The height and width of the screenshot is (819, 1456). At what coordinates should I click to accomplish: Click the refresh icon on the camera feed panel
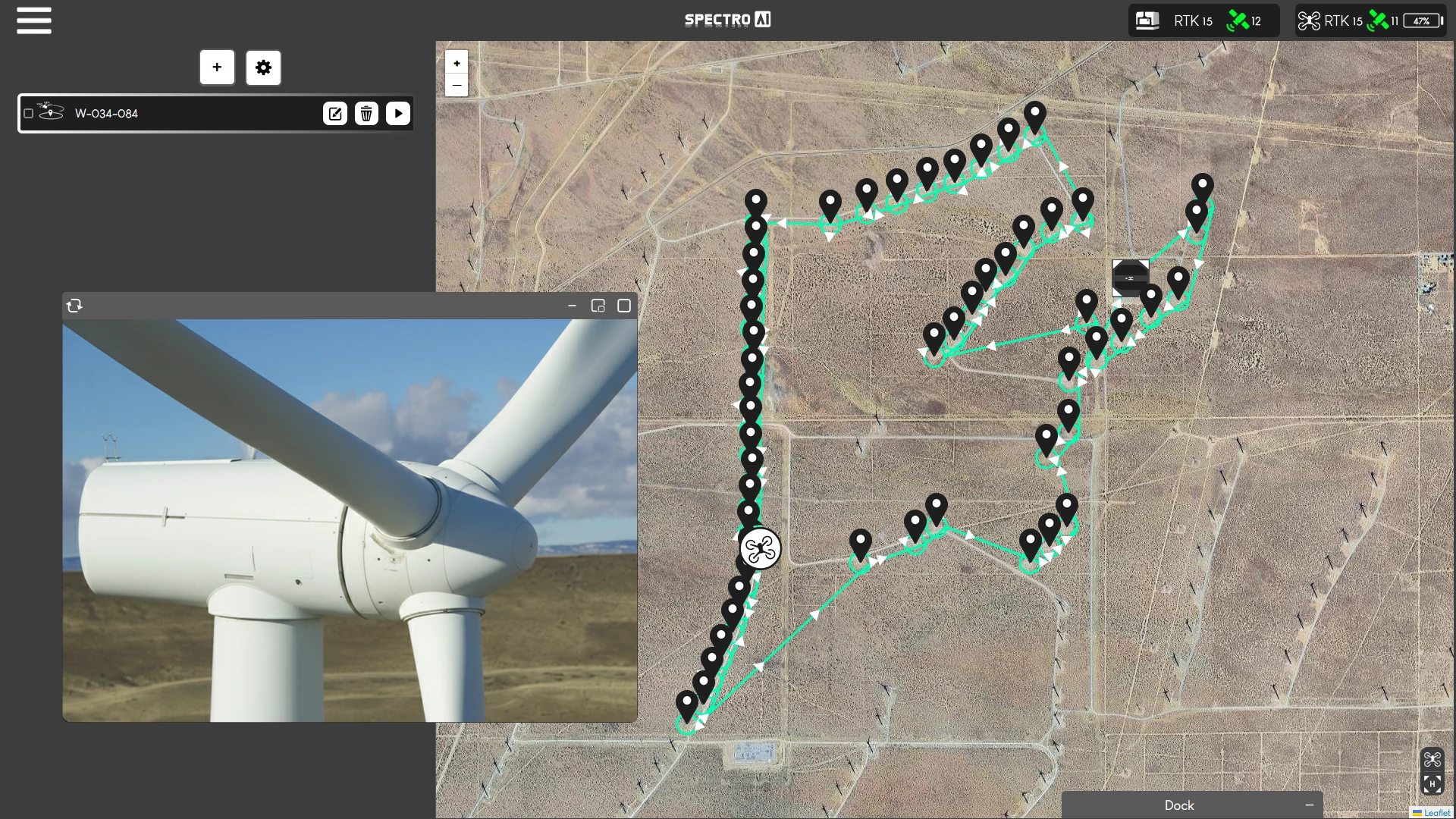(x=75, y=306)
